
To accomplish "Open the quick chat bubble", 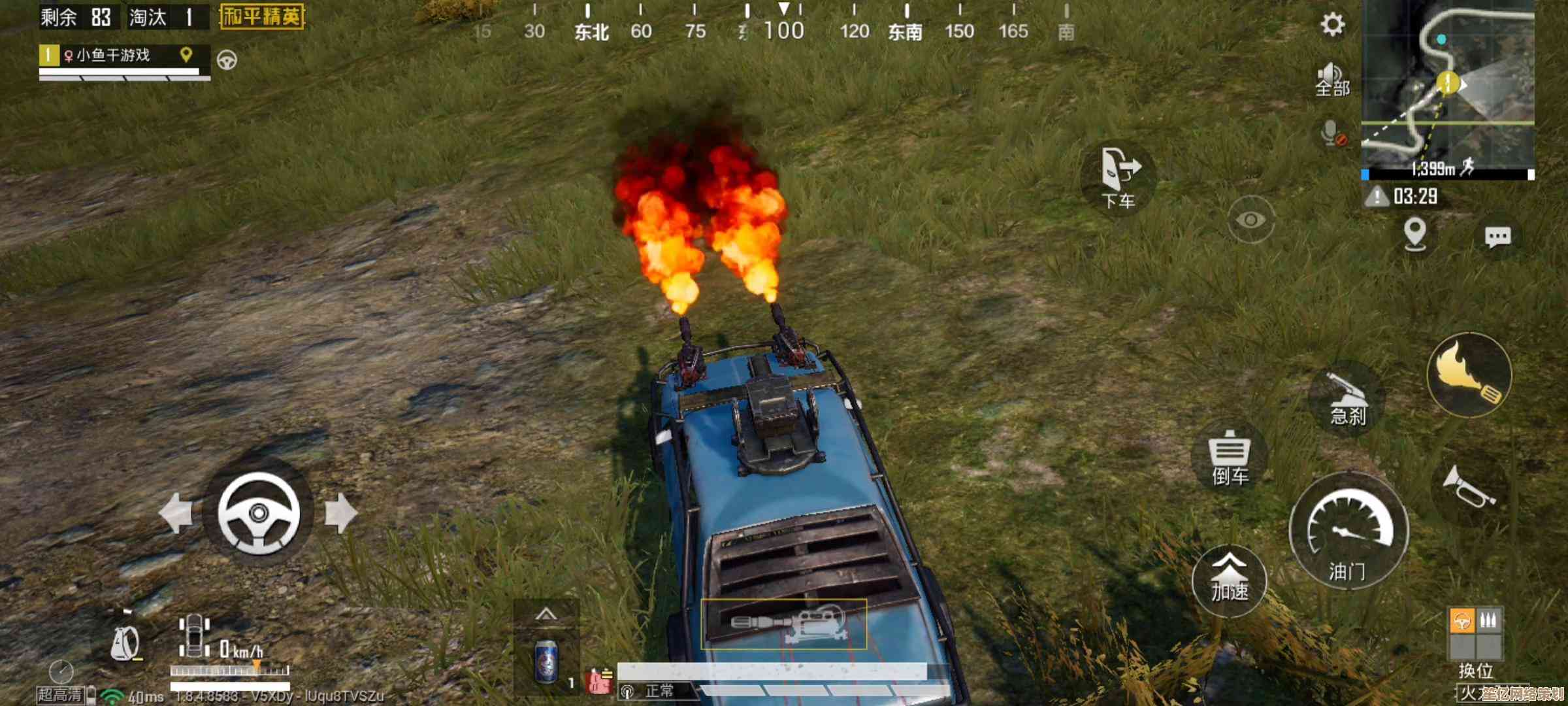I will (1497, 237).
